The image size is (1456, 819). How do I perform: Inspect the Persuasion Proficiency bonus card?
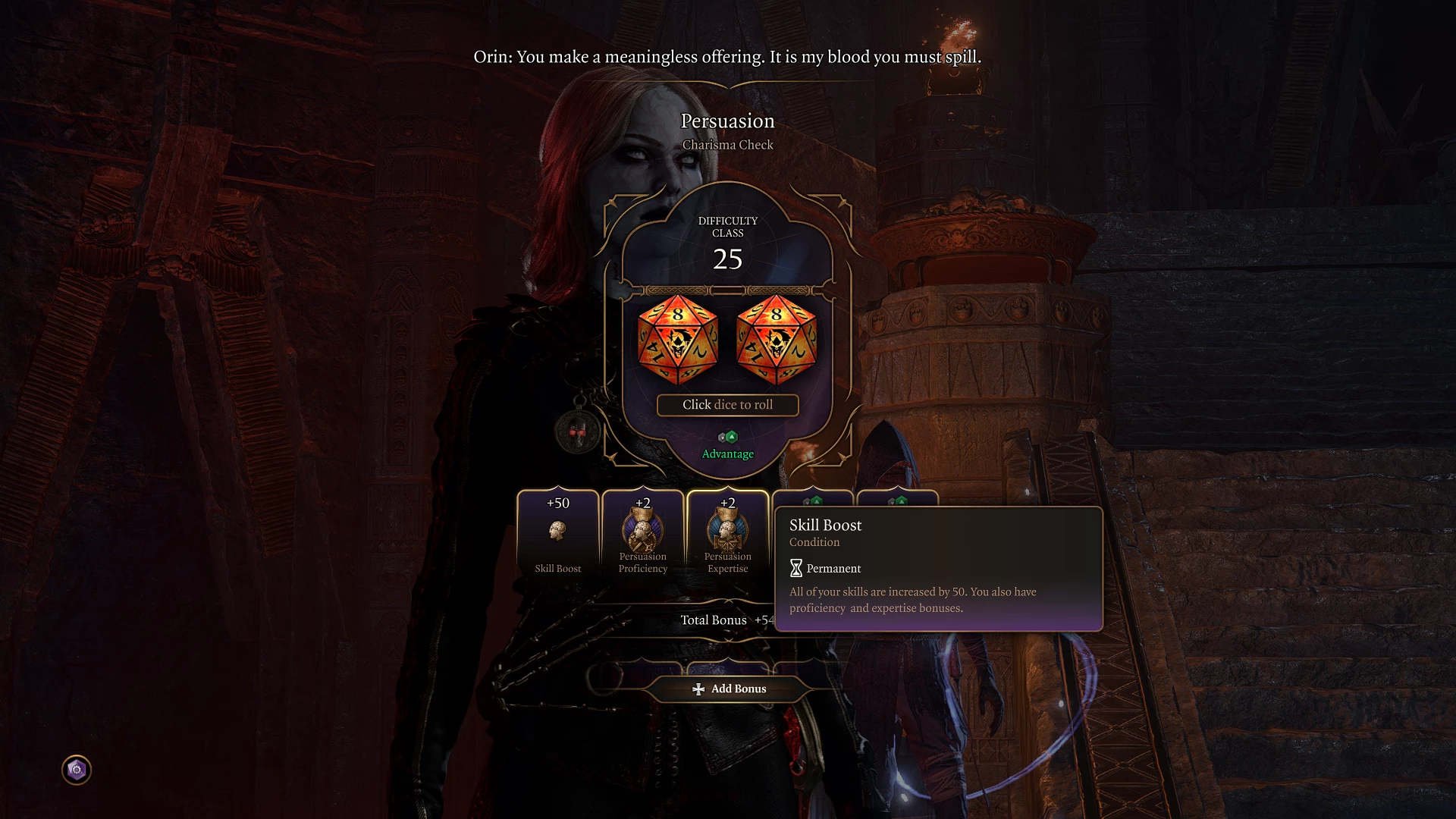pos(643,535)
